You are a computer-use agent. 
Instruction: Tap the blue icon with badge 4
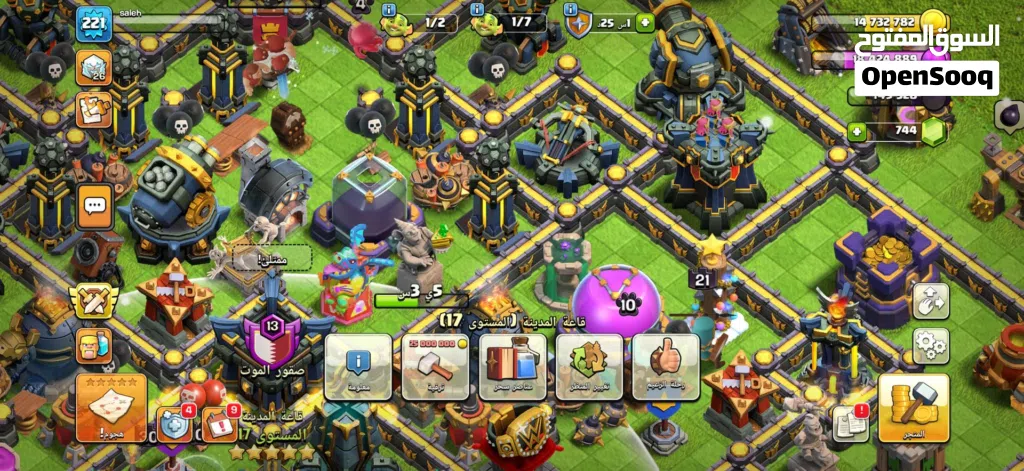click(174, 424)
